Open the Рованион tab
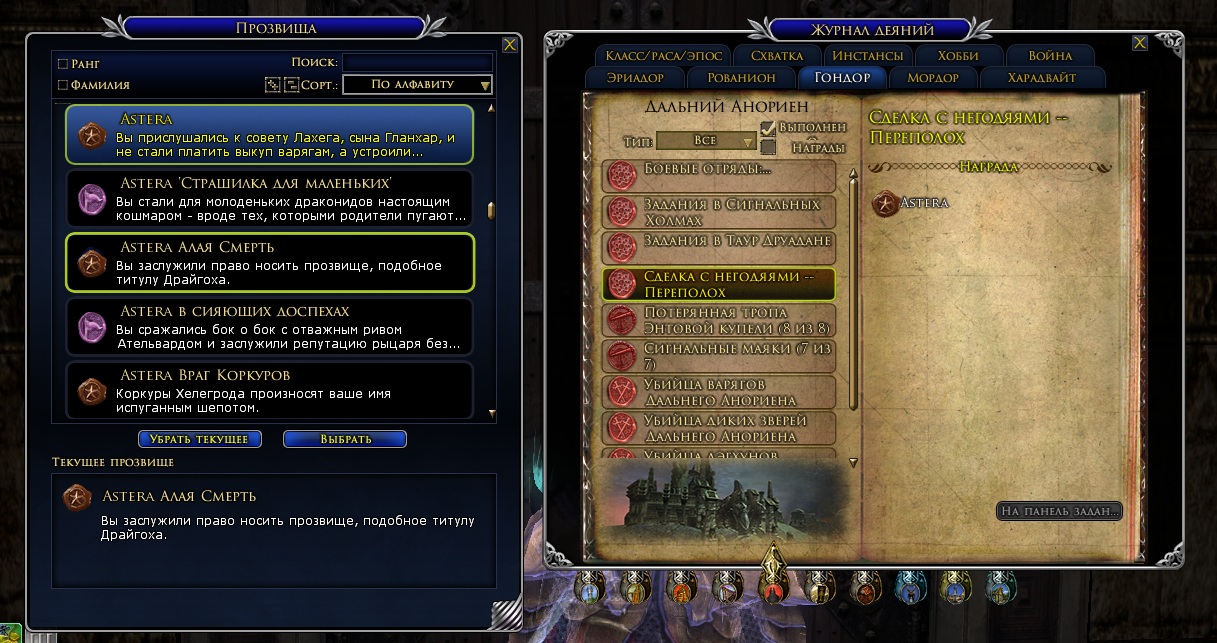The image size is (1217, 643). point(741,78)
